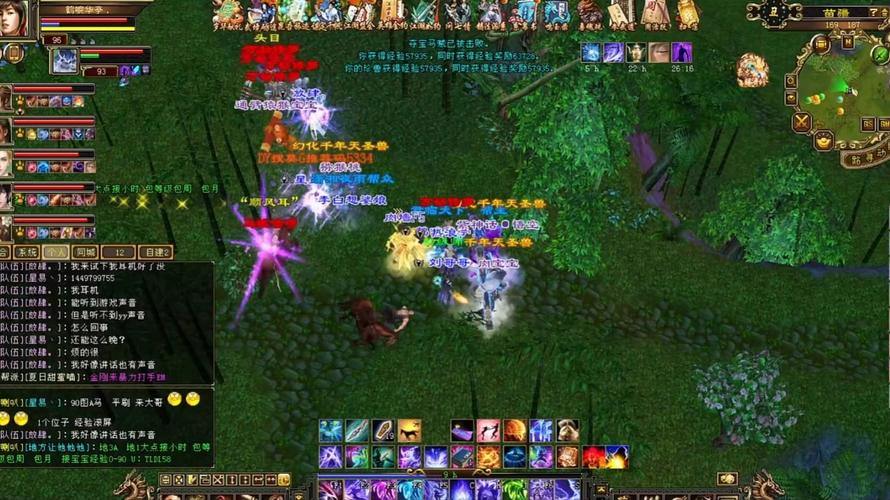Click the golden teapot buff icon
Screen dimensions: 890x500
(636, 53)
